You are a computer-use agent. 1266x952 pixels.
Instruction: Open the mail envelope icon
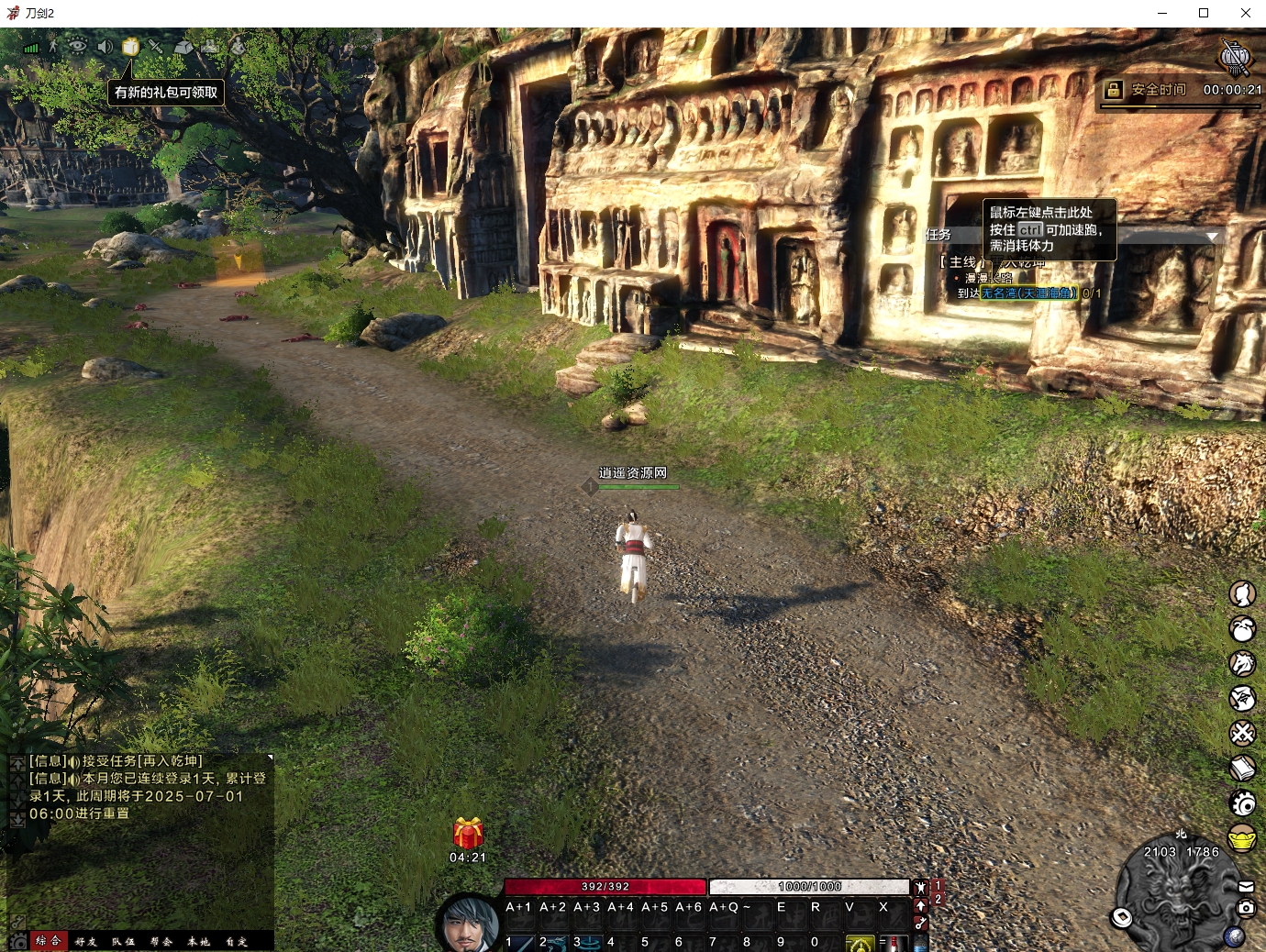pos(1246,887)
